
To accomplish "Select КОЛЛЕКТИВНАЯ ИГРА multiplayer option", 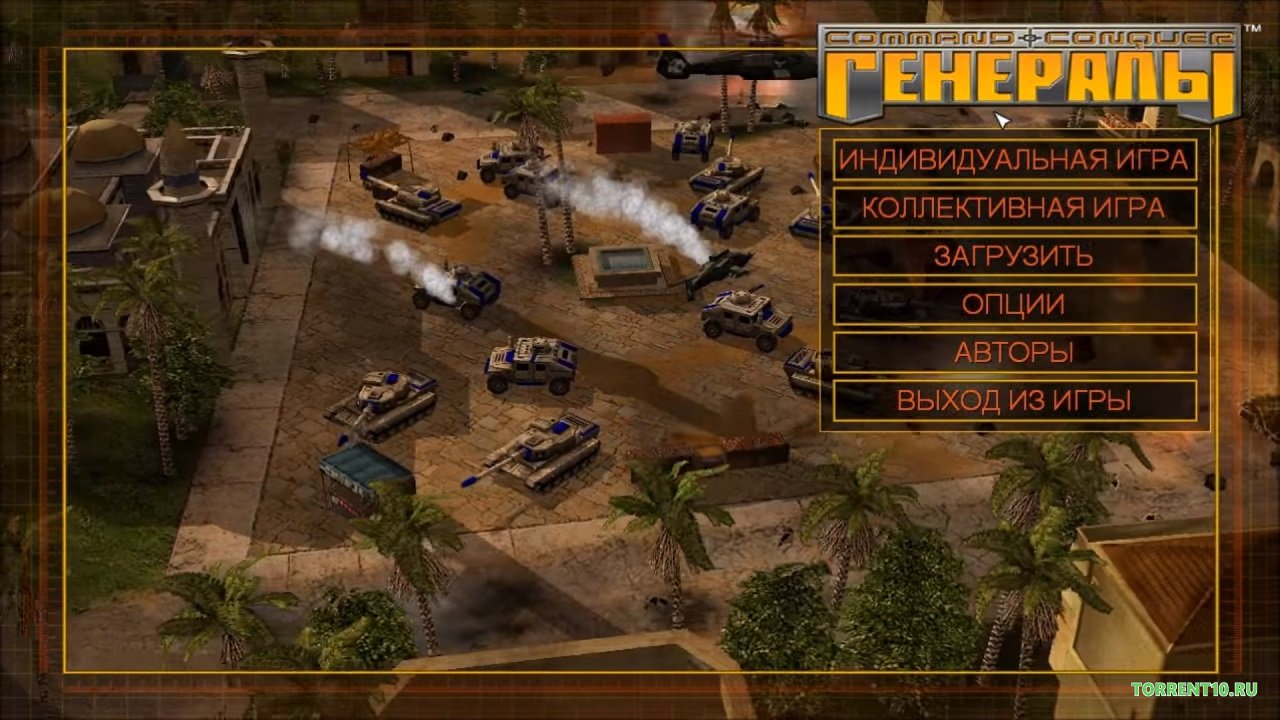I will click(x=1014, y=208).
